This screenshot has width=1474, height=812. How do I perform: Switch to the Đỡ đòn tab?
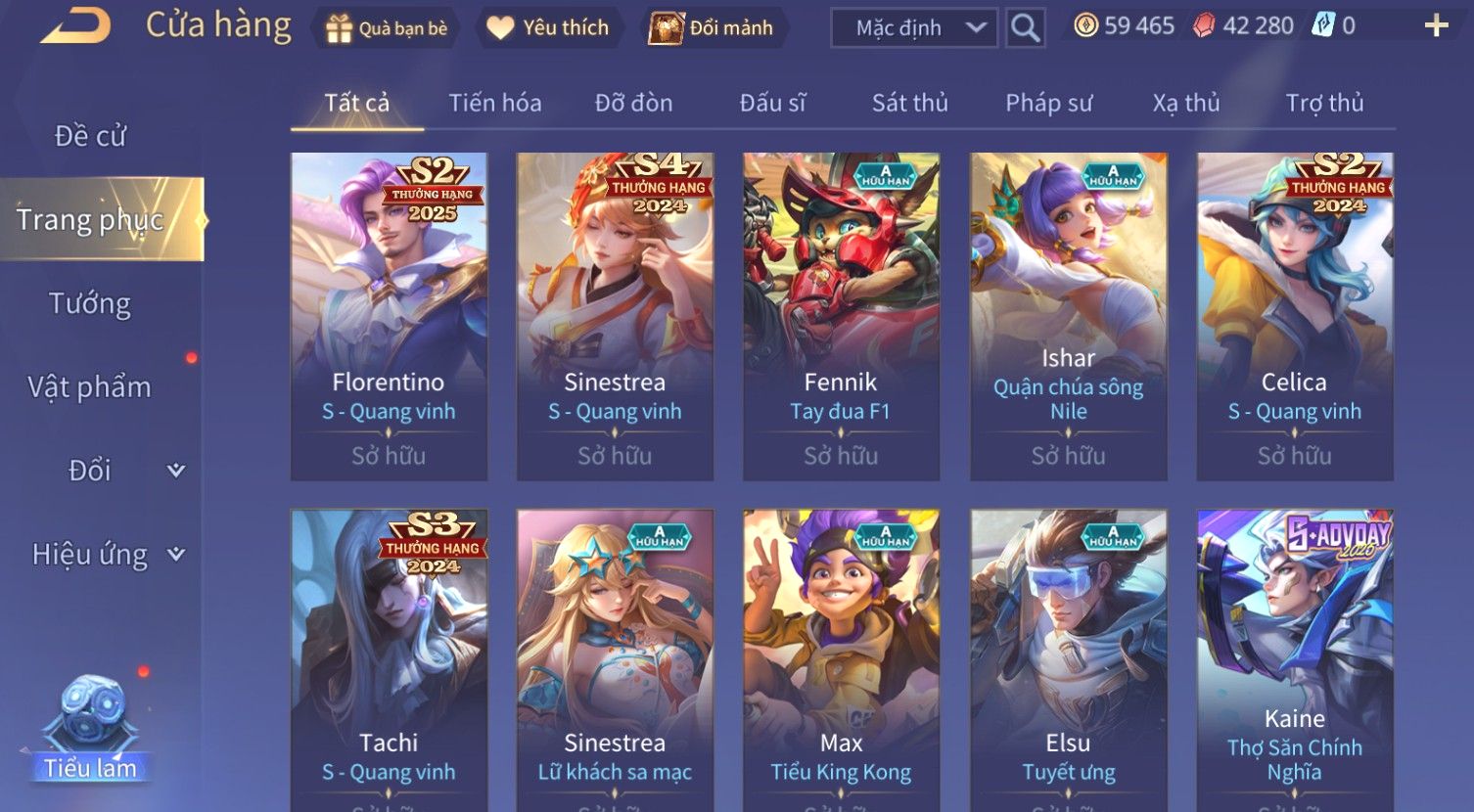click(x=633, y=103)
